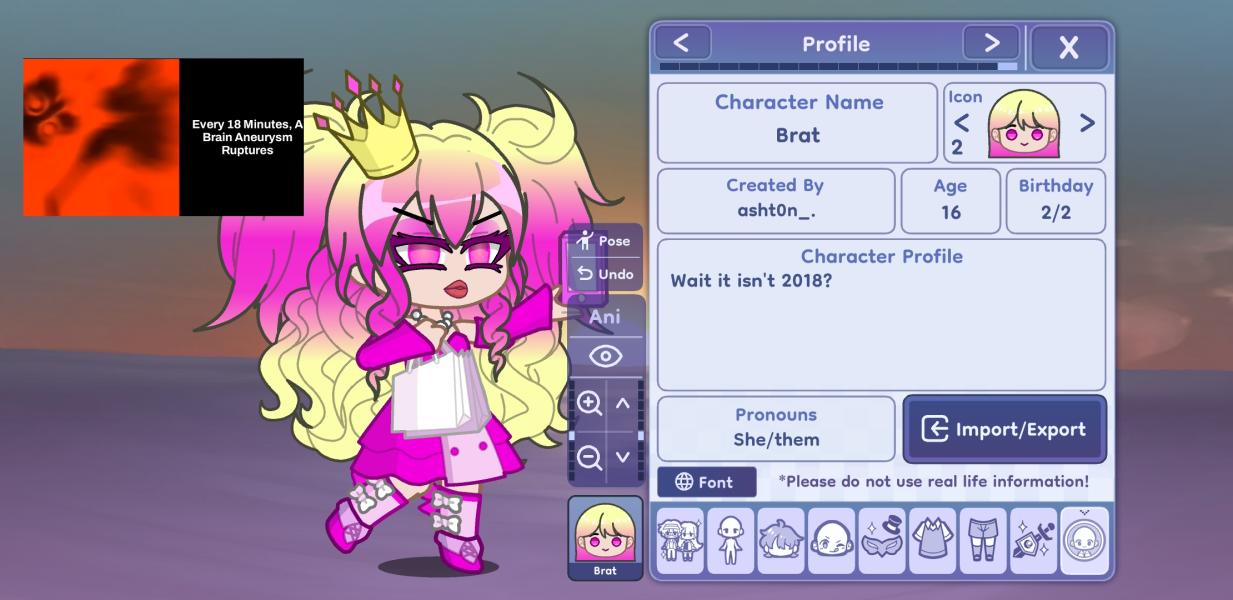1233x600 pixels.
Task: Go to the previous Profile page
Action: coord(682,43)
